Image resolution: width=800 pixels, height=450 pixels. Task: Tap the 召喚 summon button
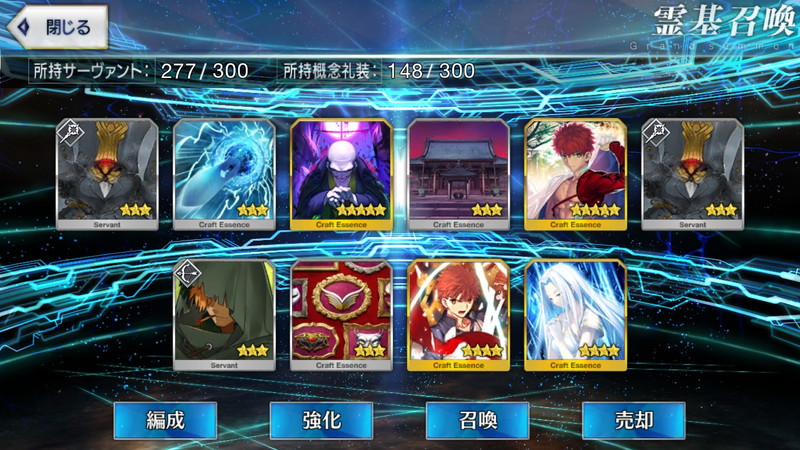coord(477,420)
